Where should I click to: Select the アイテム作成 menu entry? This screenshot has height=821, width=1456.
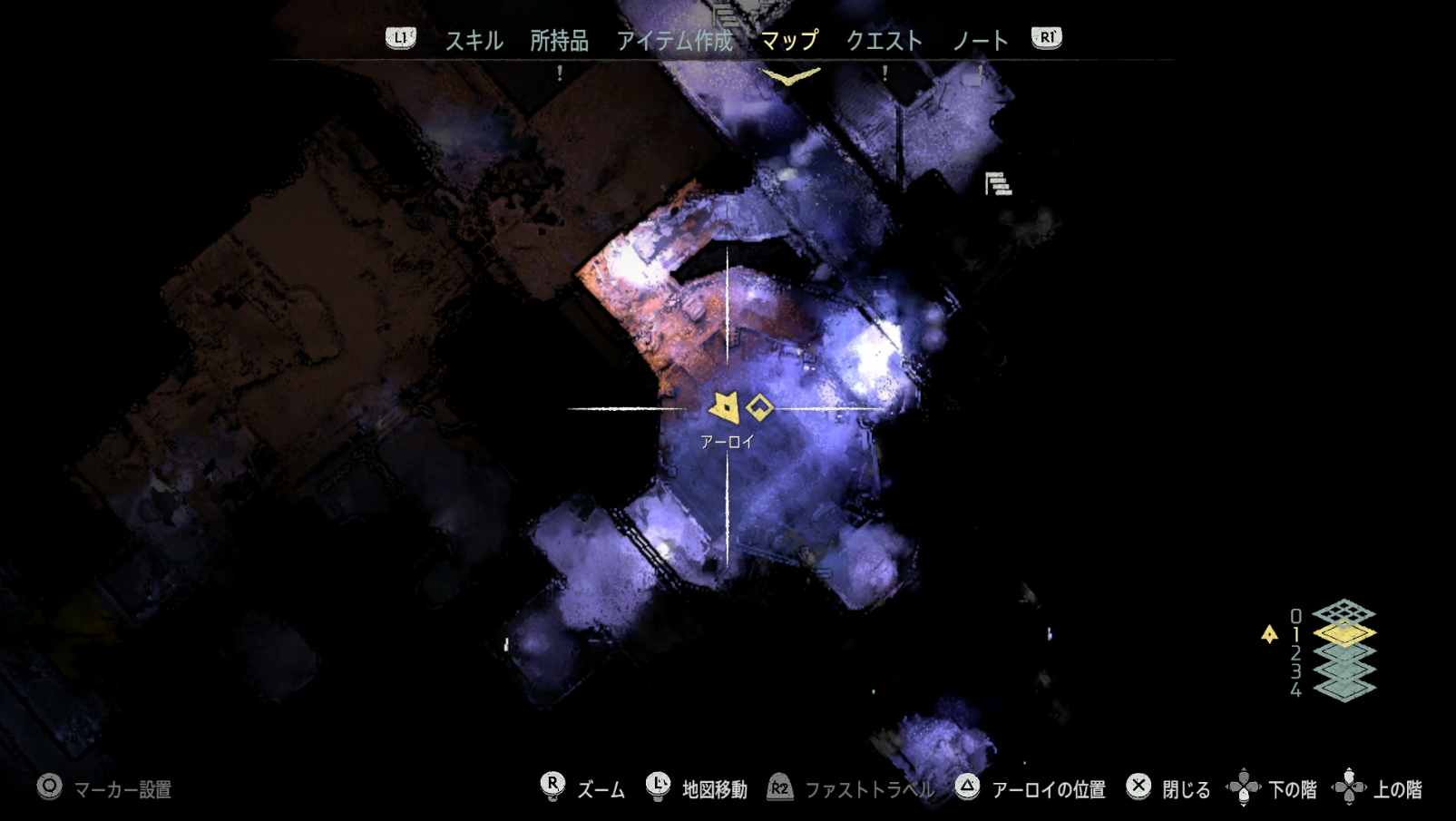tap(675, 40)
